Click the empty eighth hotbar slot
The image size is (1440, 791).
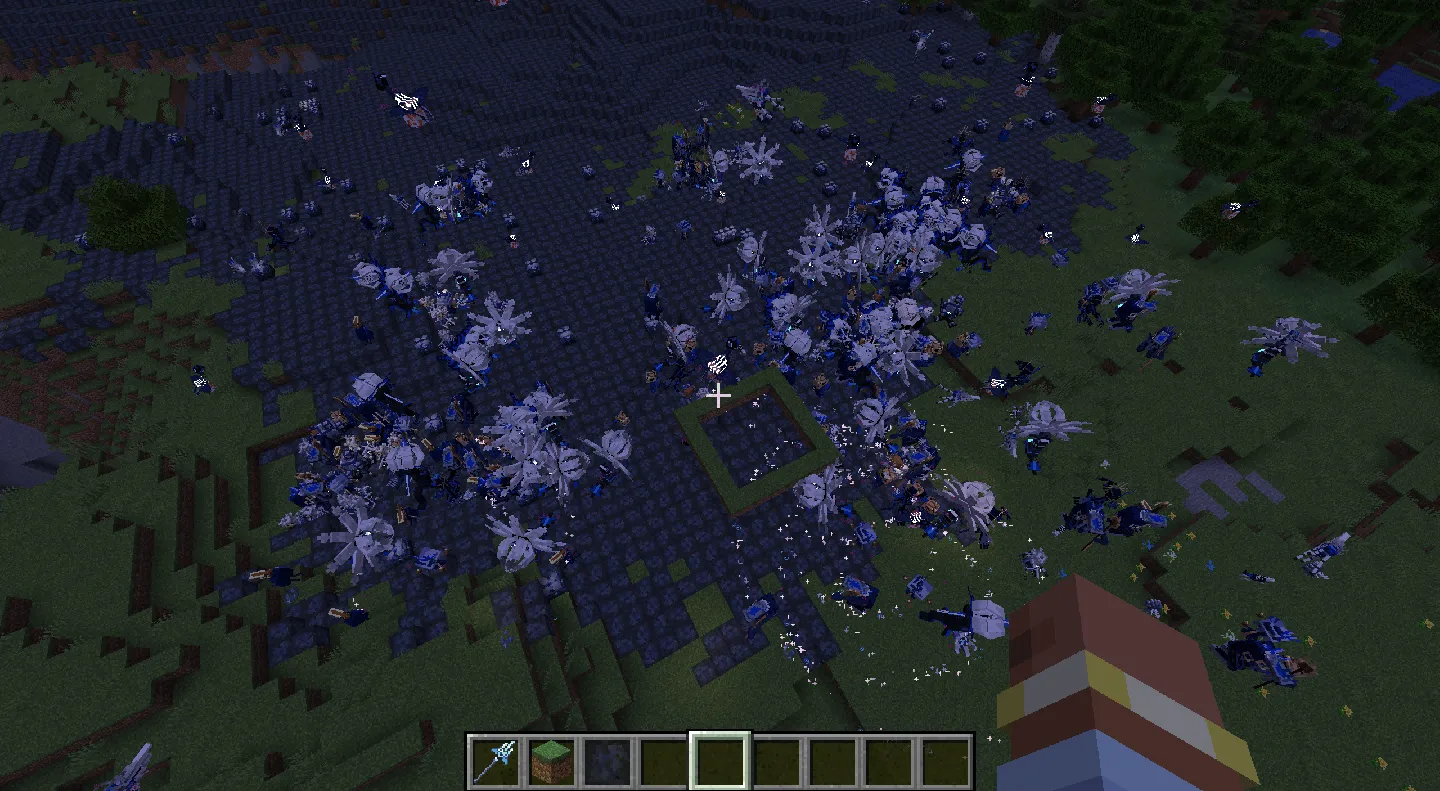tap(888, 760)
